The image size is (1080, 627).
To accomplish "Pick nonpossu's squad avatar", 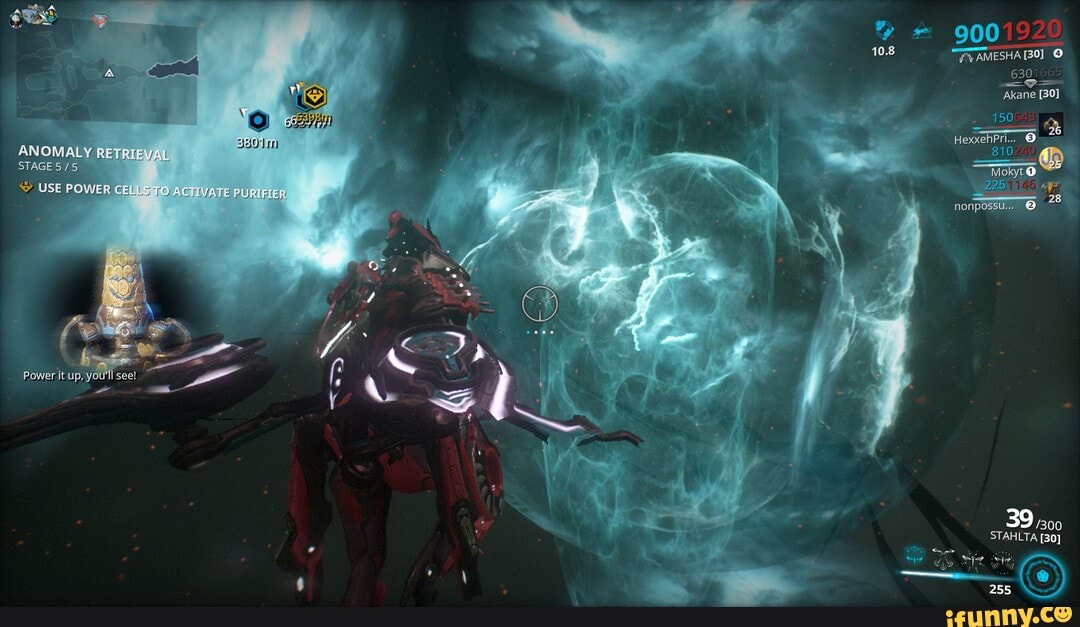I will [1051, 190].
